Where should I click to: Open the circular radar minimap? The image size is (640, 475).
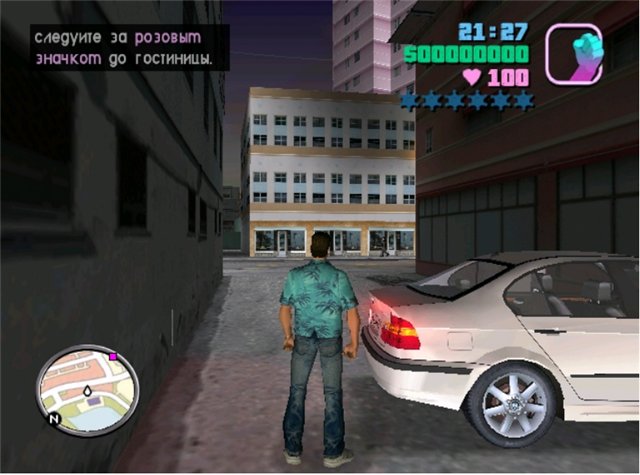88,386
